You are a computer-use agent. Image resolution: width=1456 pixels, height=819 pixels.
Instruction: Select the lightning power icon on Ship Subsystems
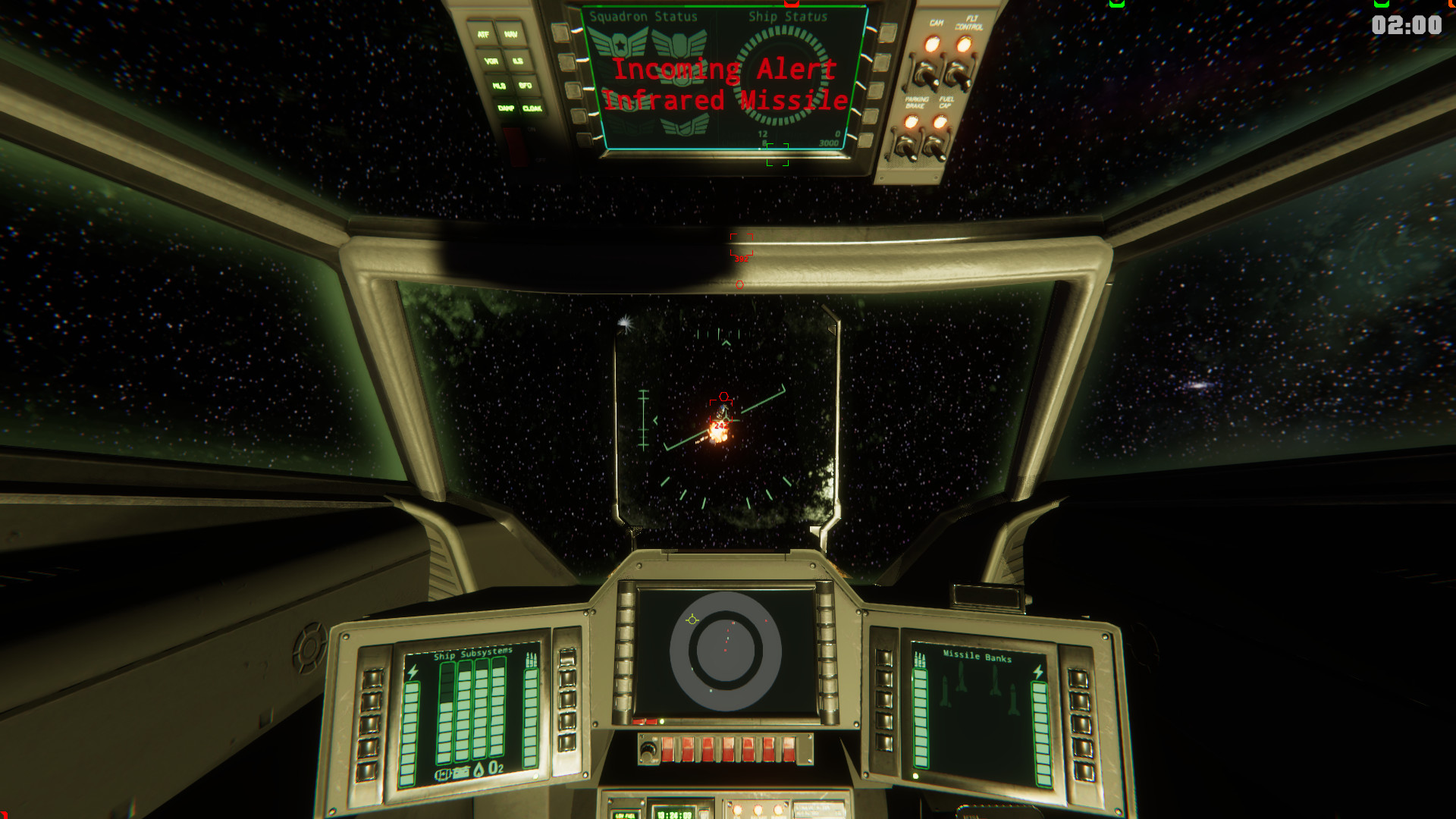click(413, 670)
